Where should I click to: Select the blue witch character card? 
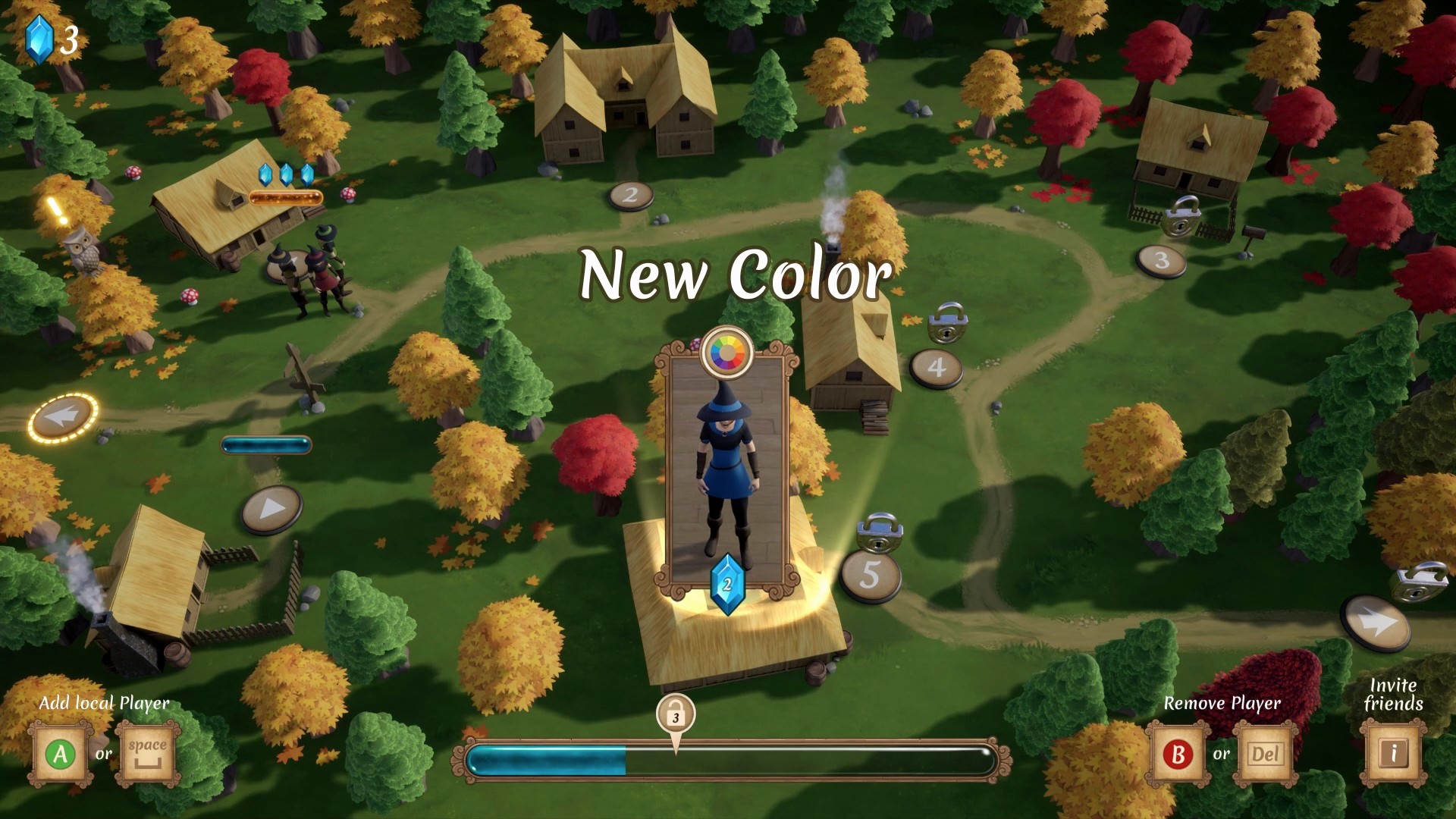click(727, 470)
